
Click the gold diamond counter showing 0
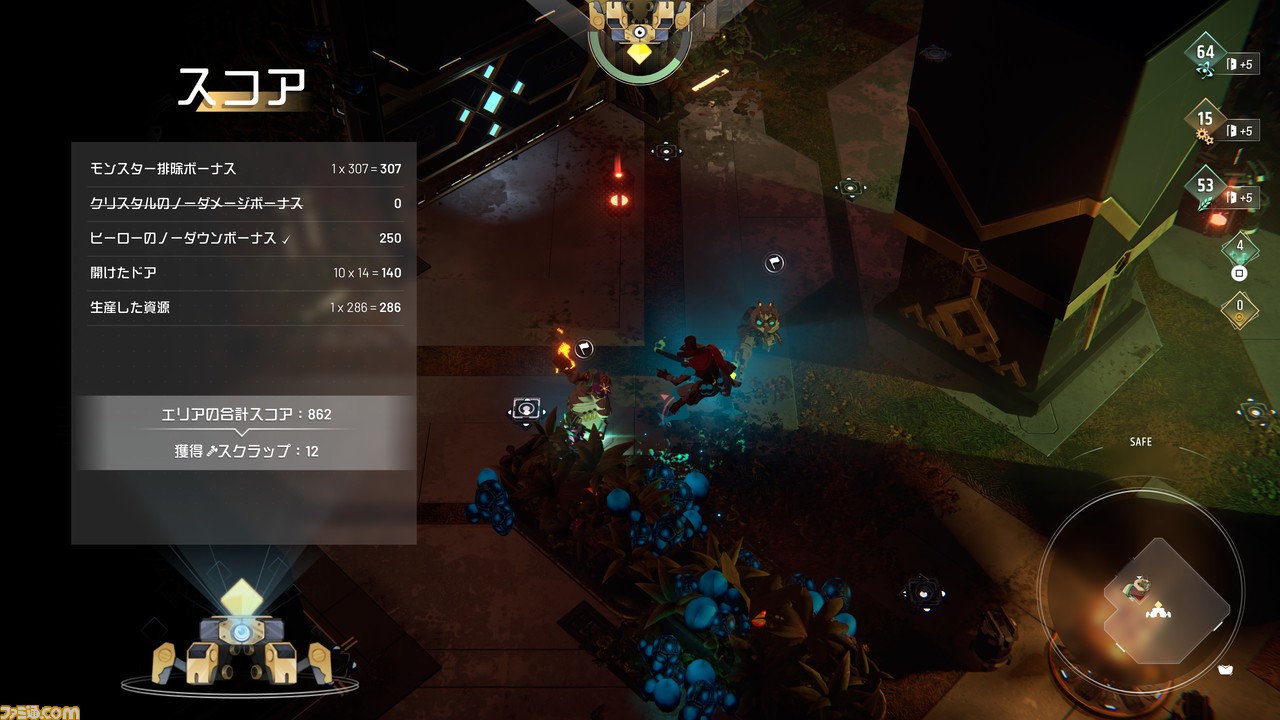coord(1240,309)
